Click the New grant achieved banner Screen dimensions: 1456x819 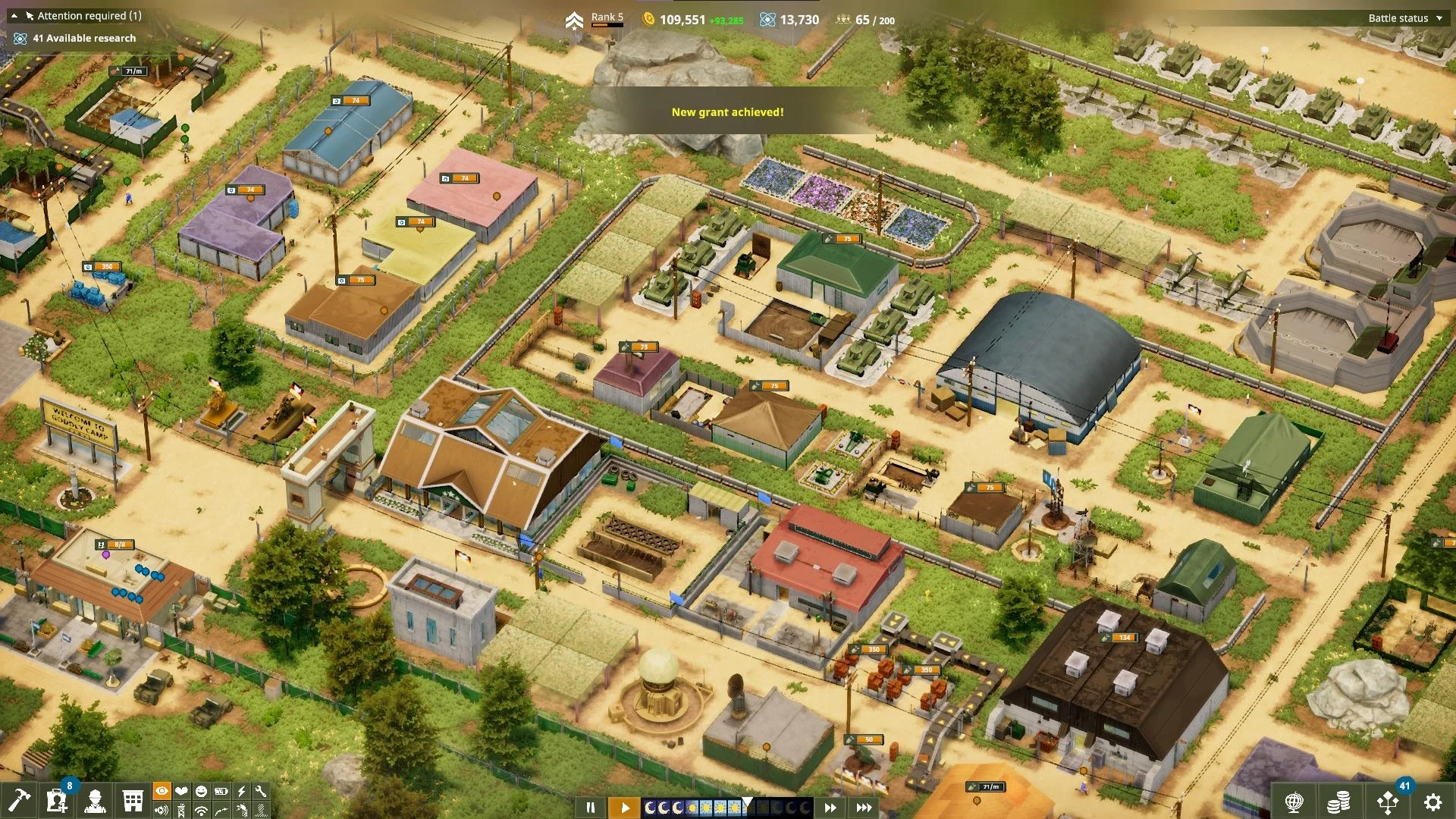coord(726,111)
